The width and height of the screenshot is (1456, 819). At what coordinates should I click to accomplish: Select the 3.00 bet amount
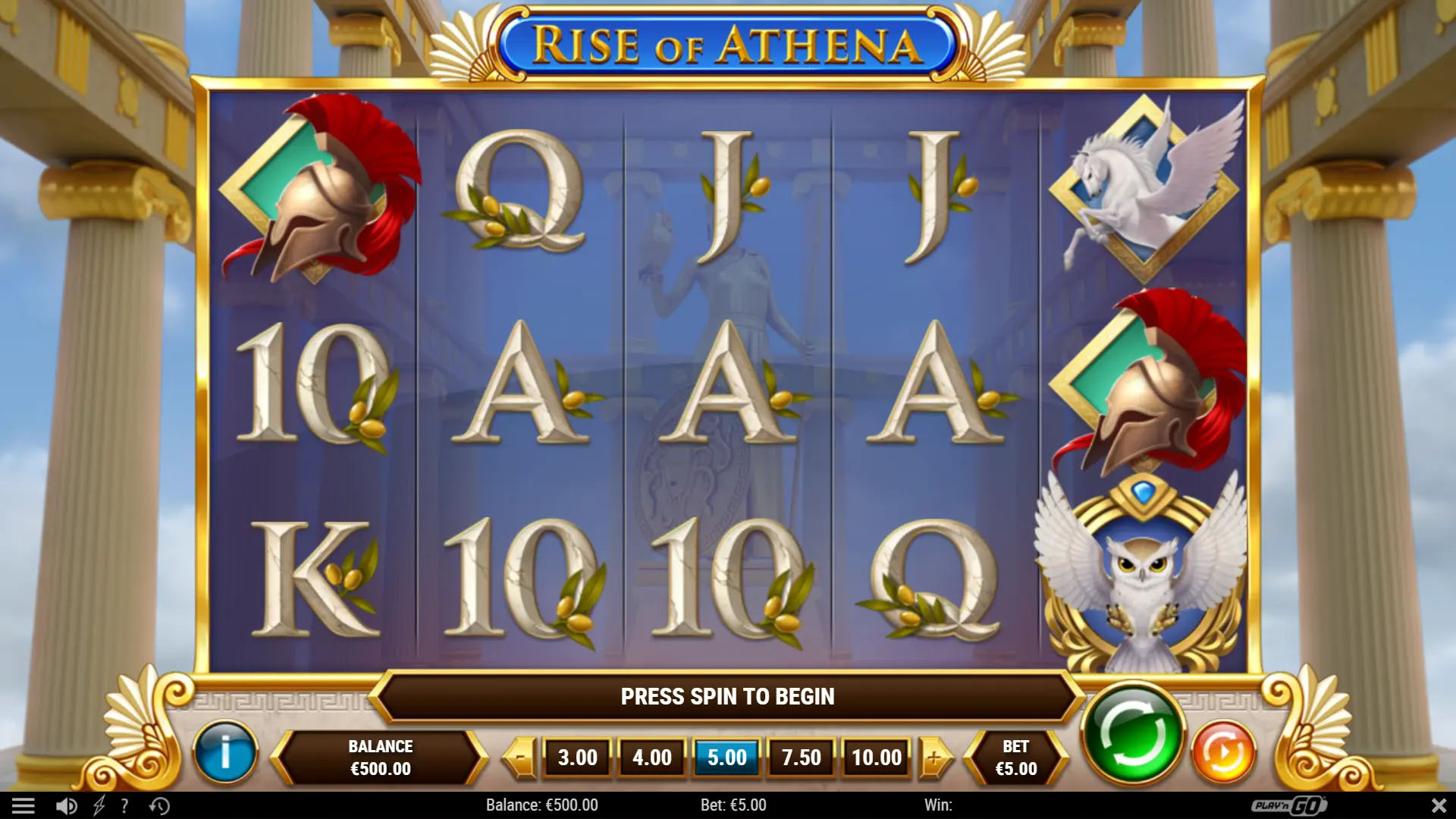577,757
